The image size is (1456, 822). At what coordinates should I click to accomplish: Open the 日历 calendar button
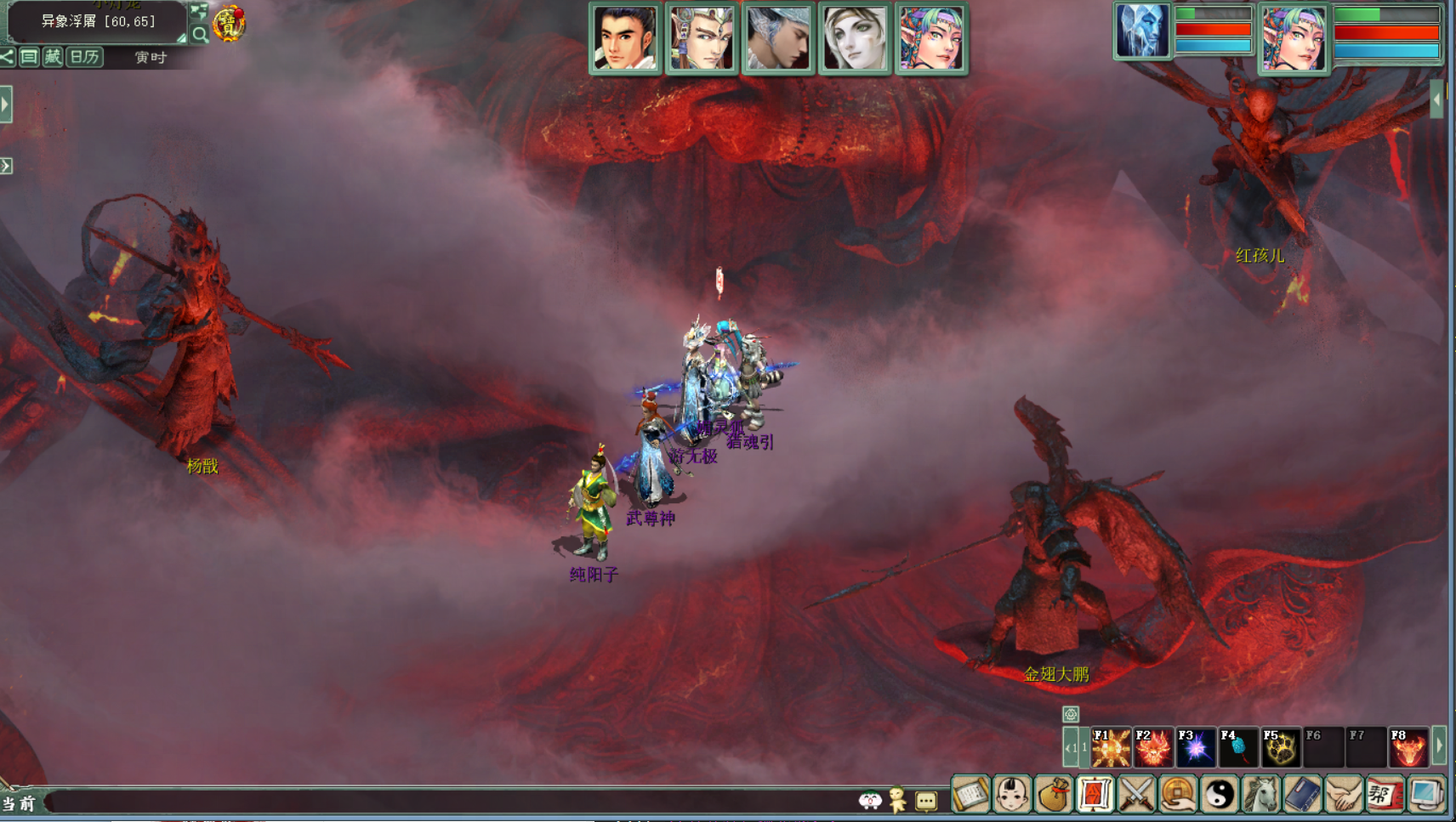pos(84,57)
